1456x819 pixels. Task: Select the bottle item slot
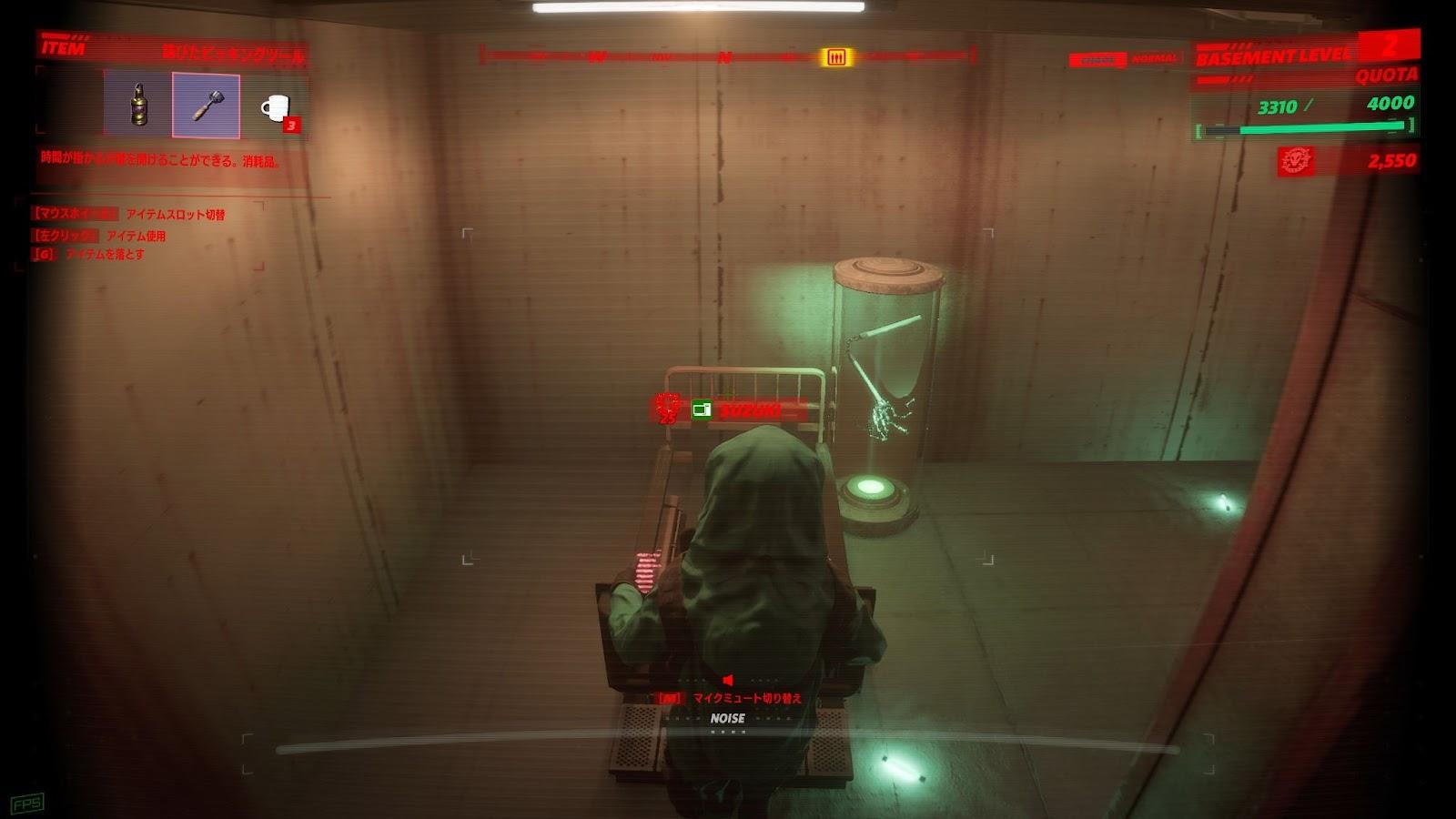click(x=137, y=106)
